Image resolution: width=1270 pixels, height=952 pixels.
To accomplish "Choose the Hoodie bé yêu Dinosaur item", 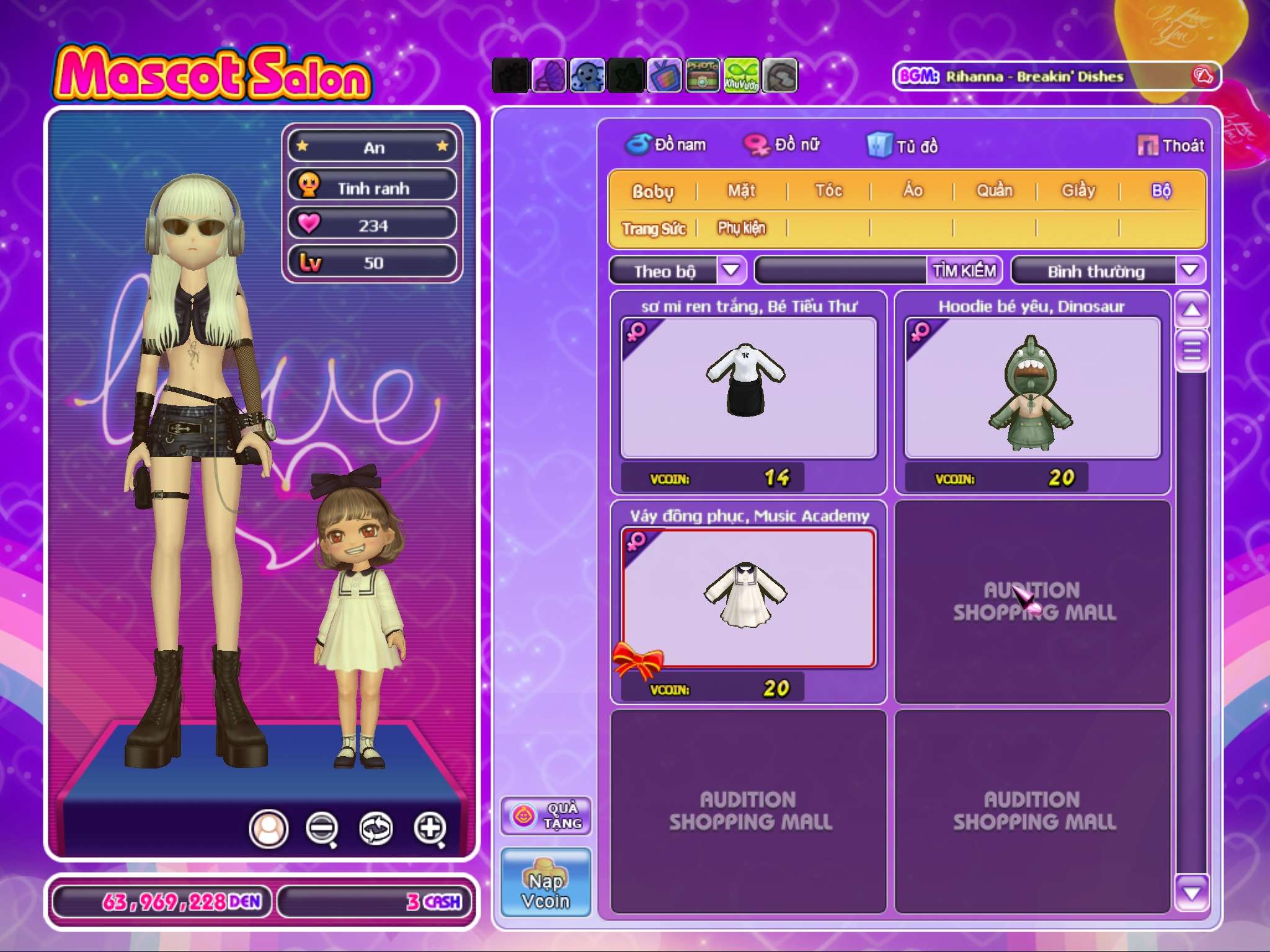I will pos(1032,388).
